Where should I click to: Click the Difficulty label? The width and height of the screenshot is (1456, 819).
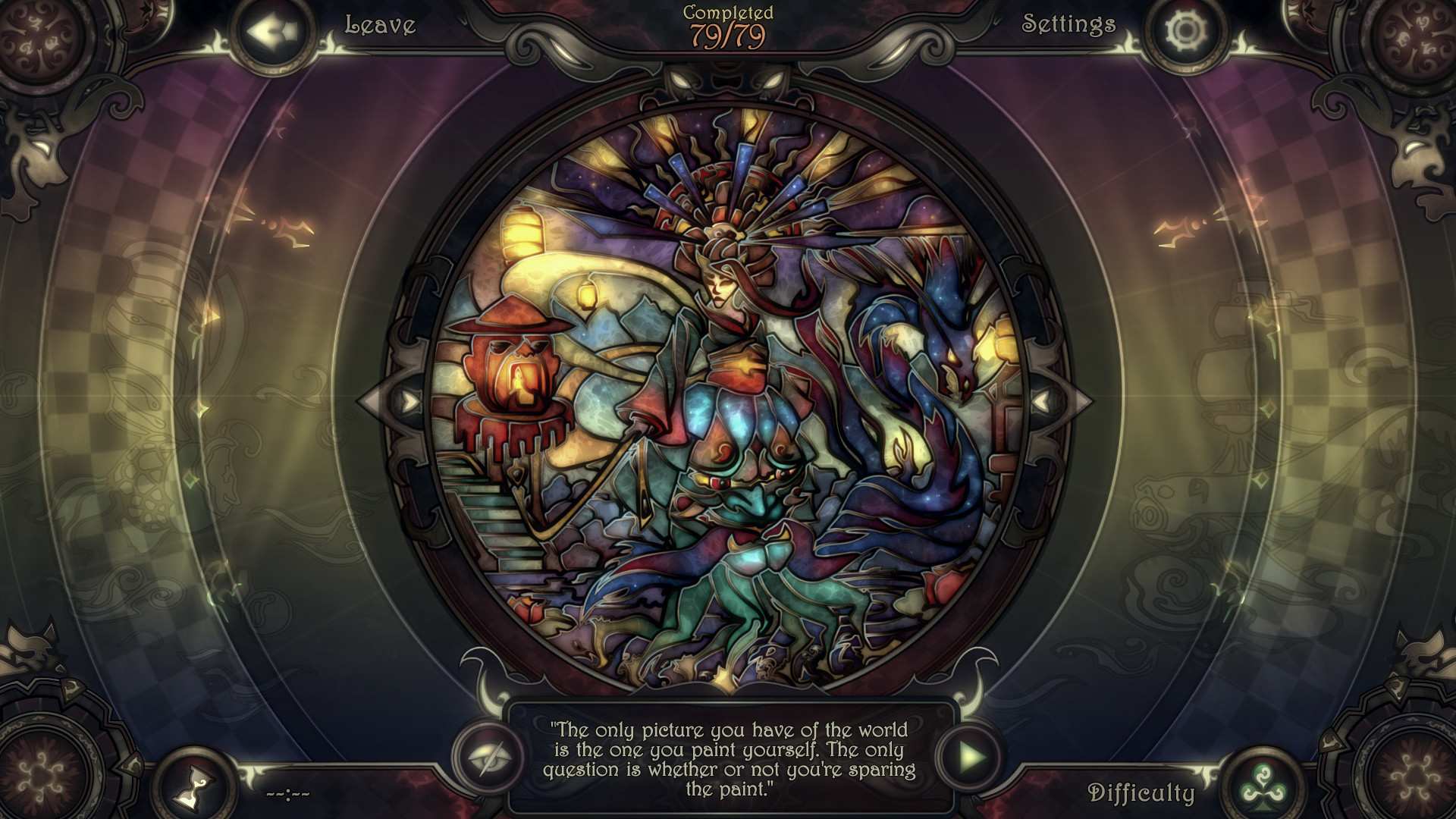pos(1142,794)
